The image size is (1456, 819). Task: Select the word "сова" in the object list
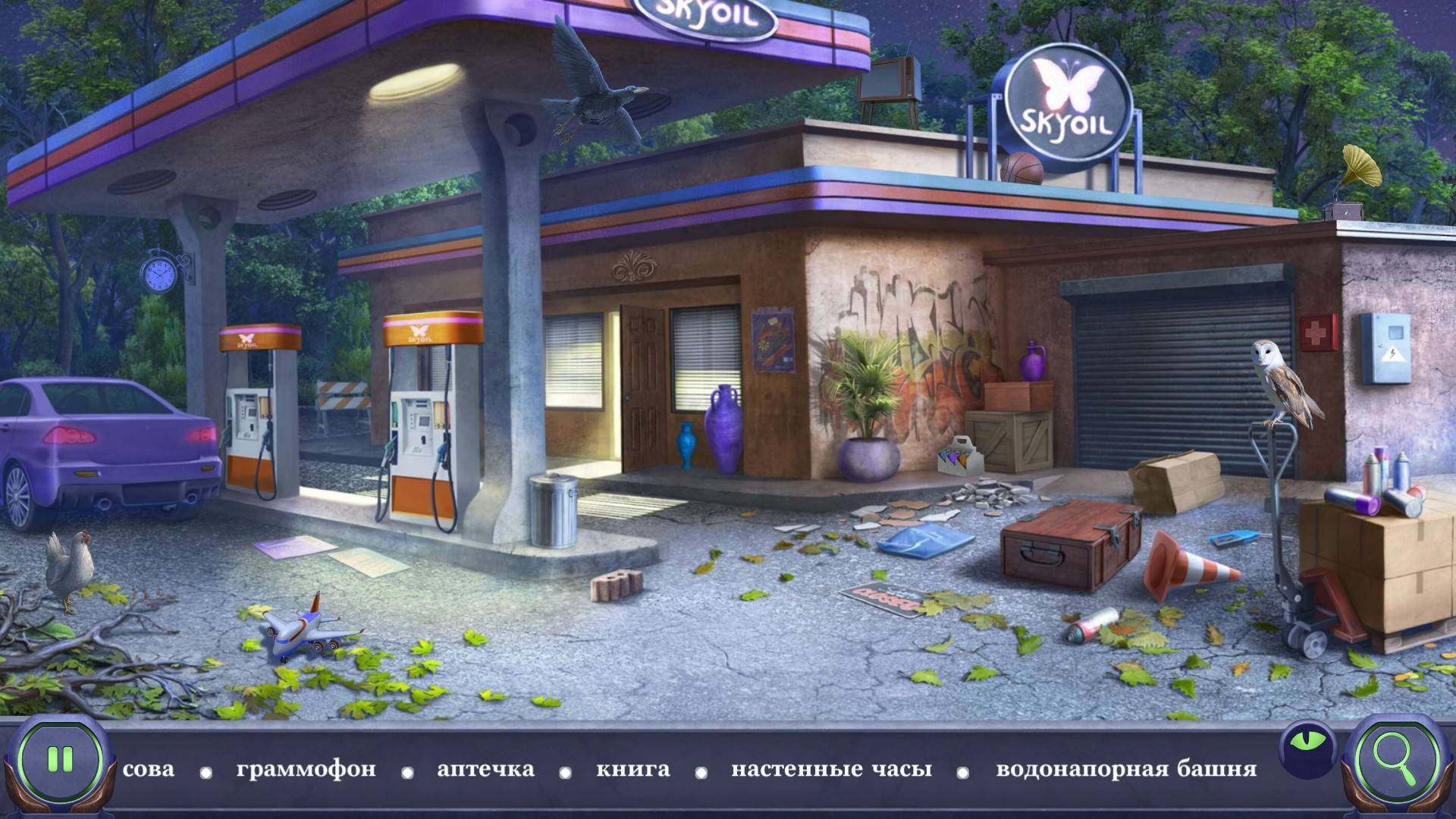pos(149,769)
